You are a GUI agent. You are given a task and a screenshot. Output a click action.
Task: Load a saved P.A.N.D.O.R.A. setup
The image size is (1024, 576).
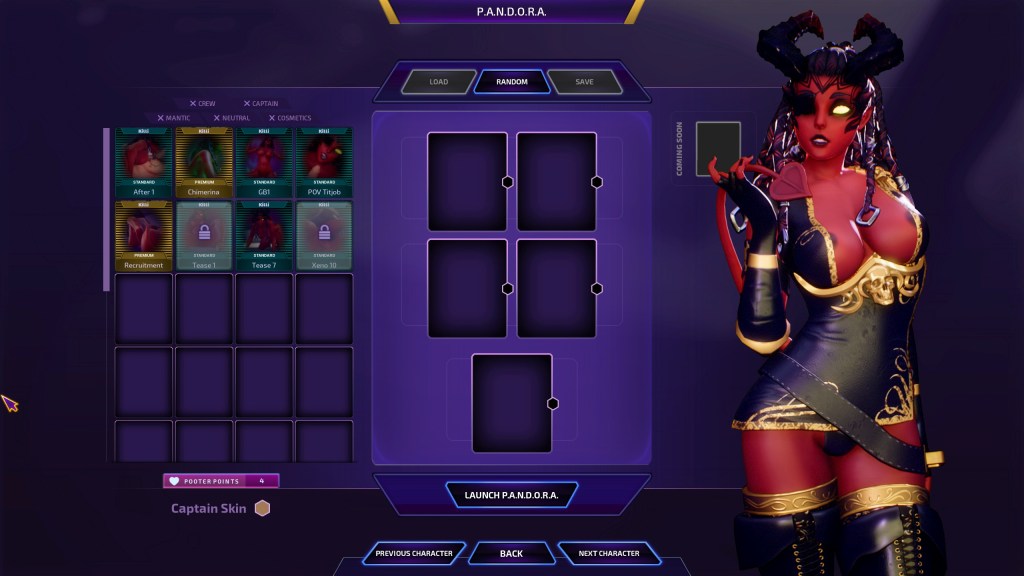click(x=438, y=82)
